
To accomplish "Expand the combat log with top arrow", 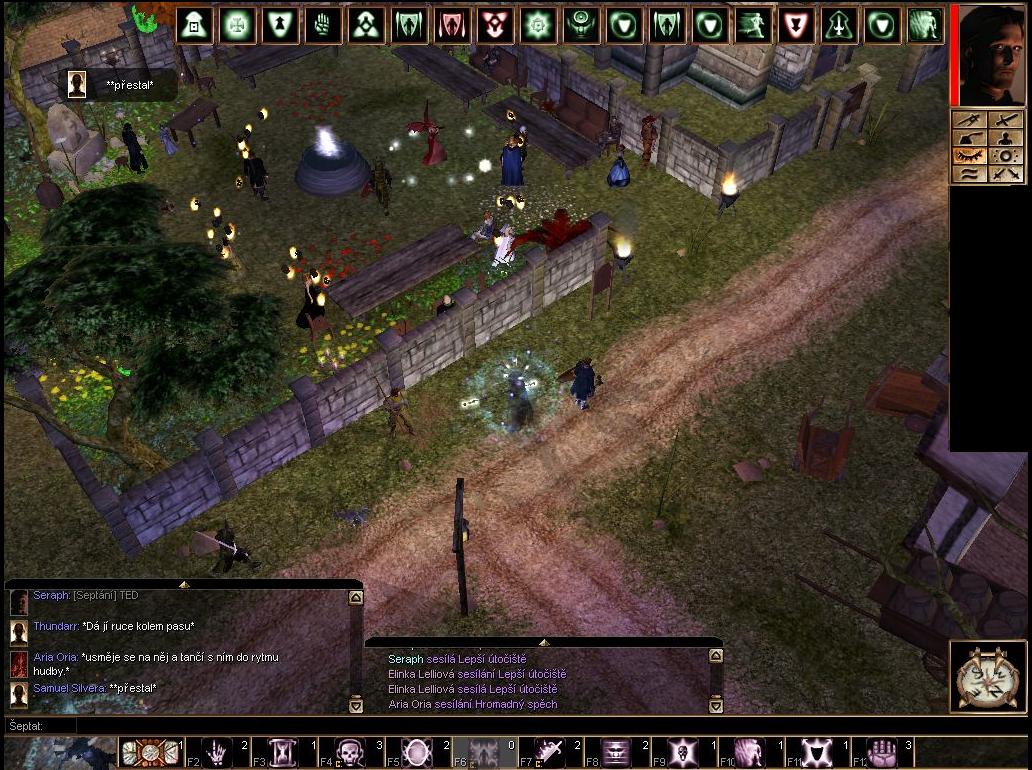I will pyautogui.click(x=543, y=642).
